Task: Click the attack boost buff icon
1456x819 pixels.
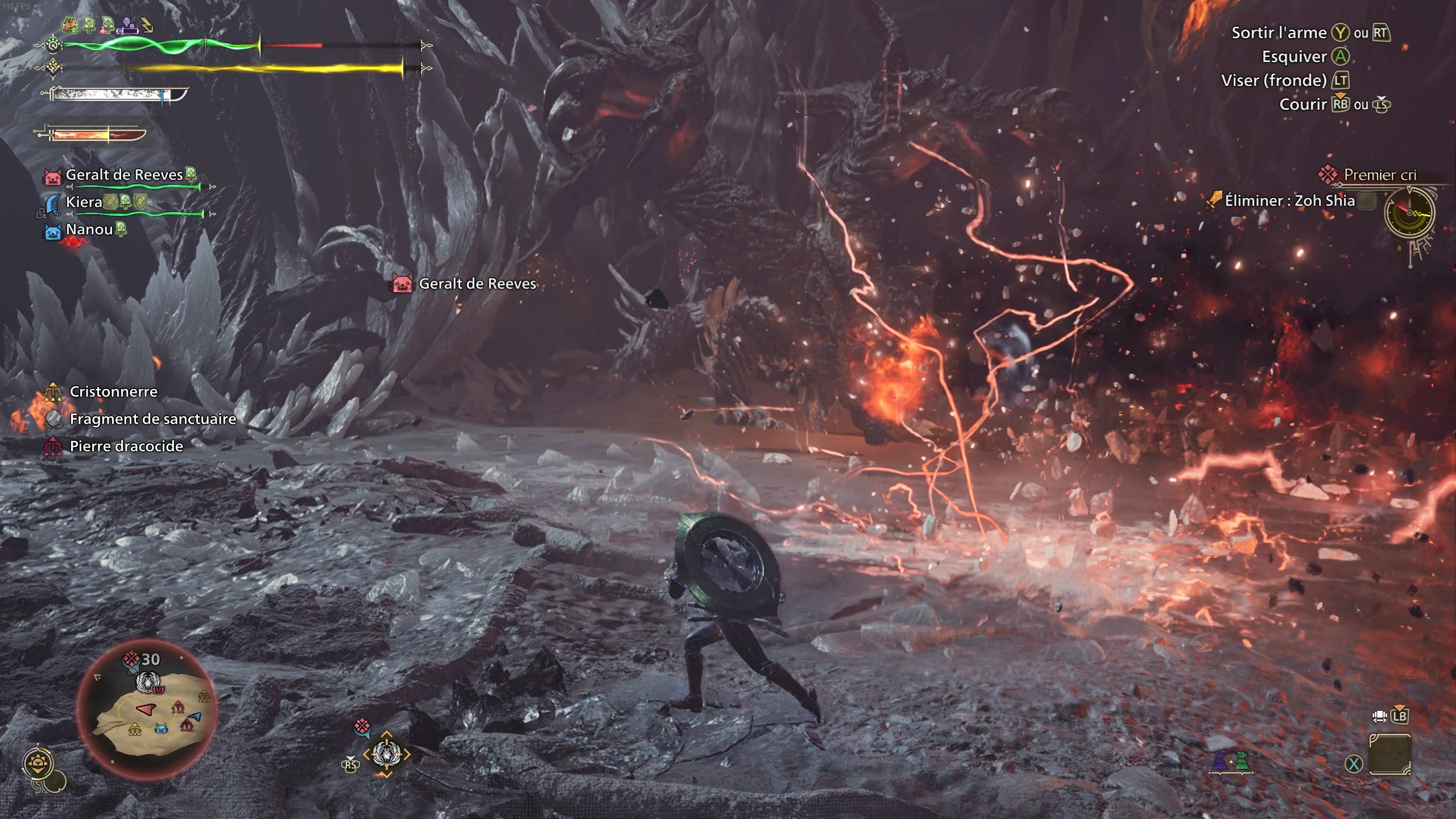Action: point(89,24)
